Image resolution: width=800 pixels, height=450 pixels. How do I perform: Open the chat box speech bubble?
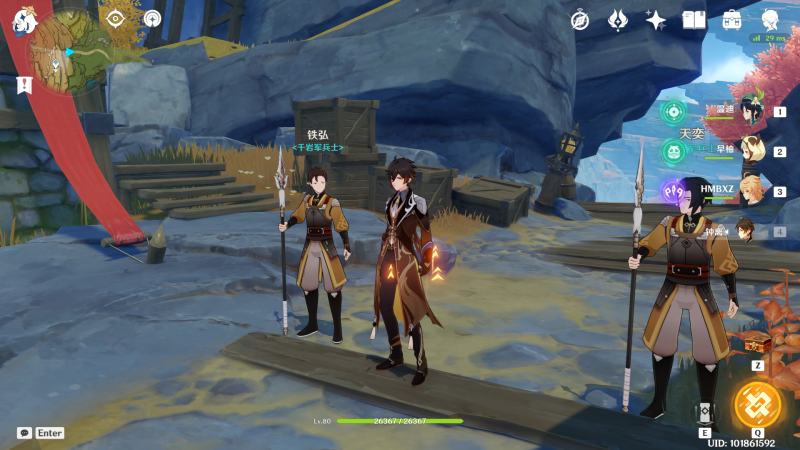coord(24,433)
